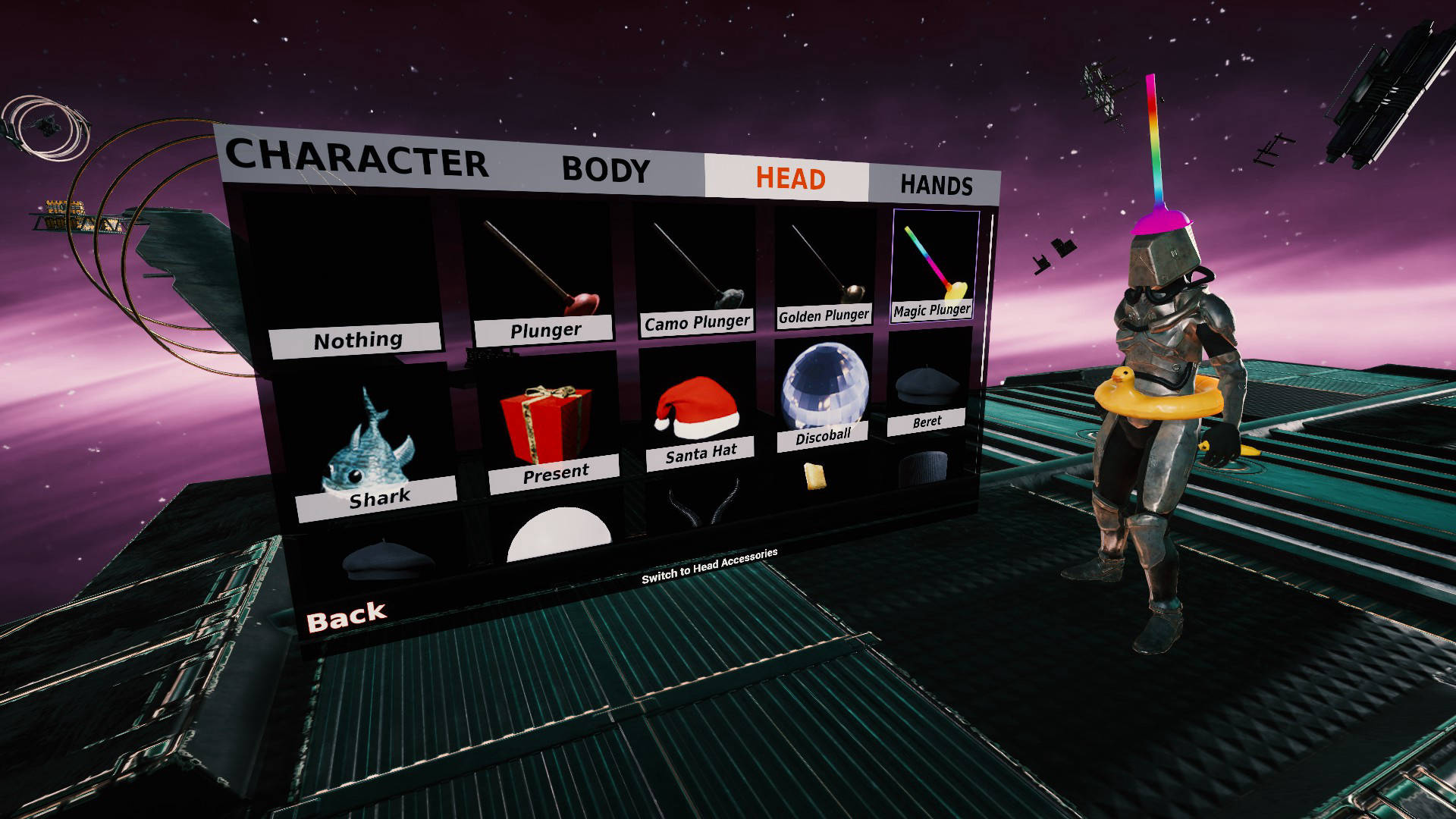Open the Head tab
The image size is (1456, 819).
pos(789,179)
